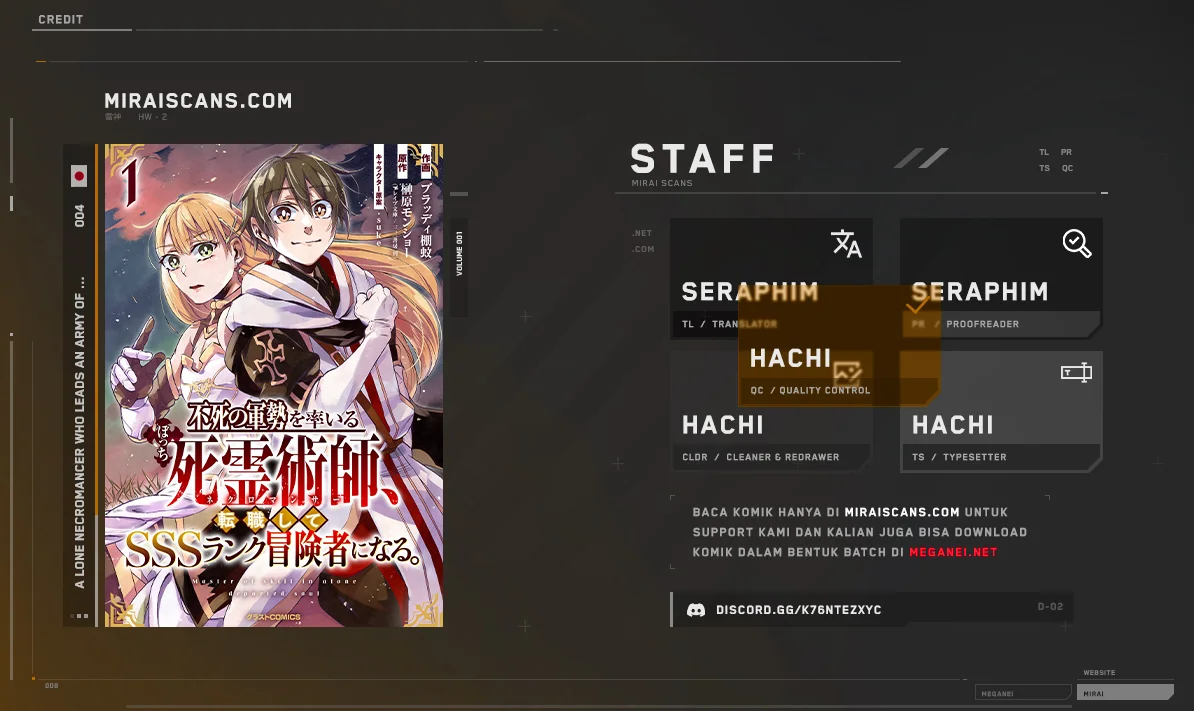
Task: Follow the red MEGANEI.NET link
Action: point(953,552)
